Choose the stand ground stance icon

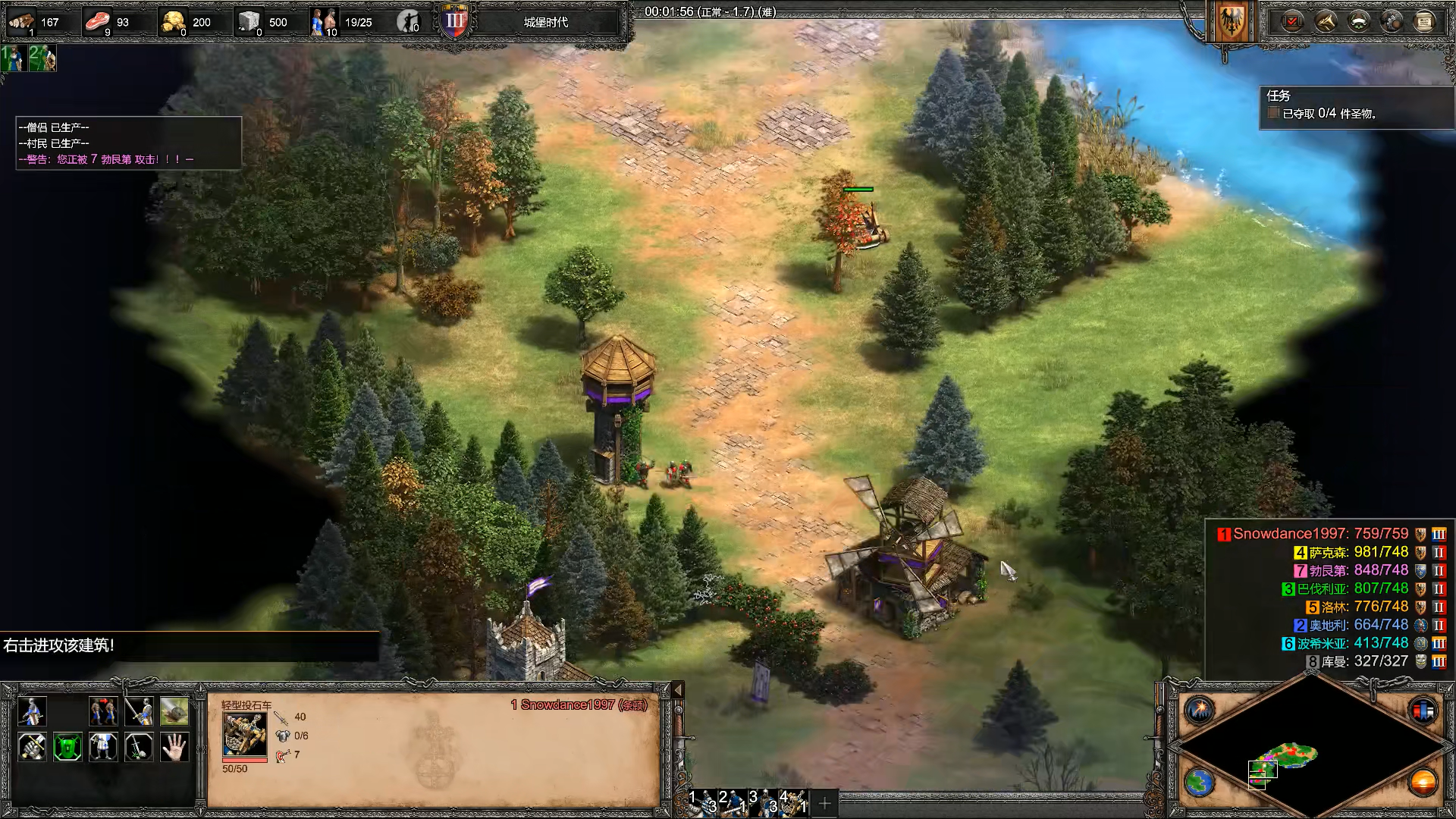pos(103,747)
